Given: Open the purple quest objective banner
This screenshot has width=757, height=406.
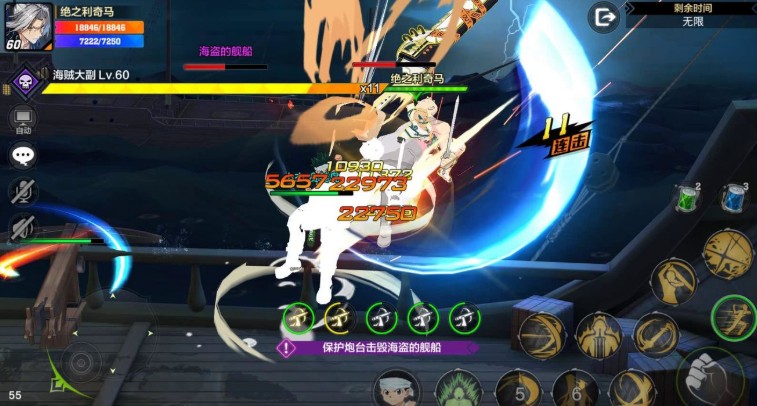Looking at the screenshot, I should pos(378,348).
